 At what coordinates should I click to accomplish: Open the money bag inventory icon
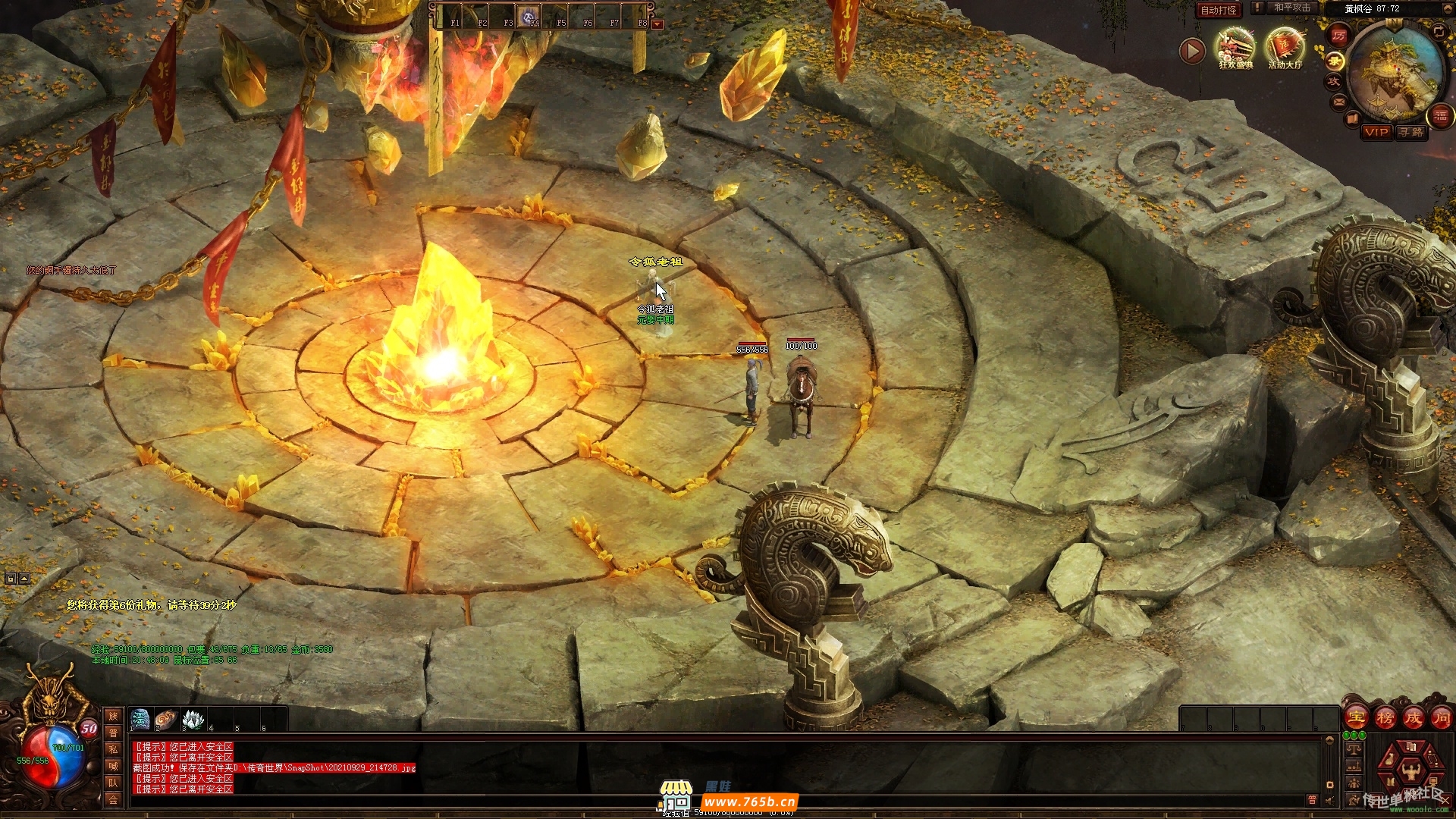1391,758
